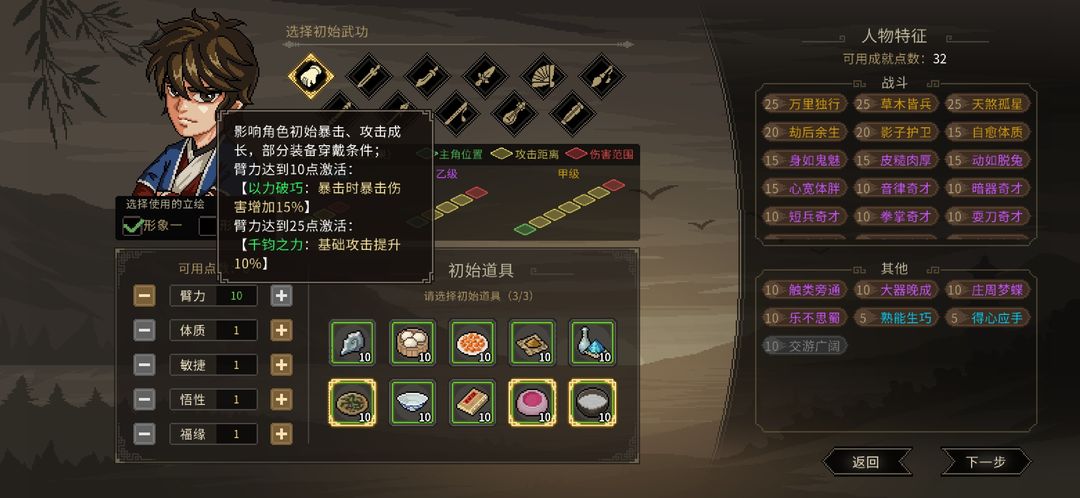Choose the 天煞孤星 trait
Screen dimensions: 1080x498
986,104
